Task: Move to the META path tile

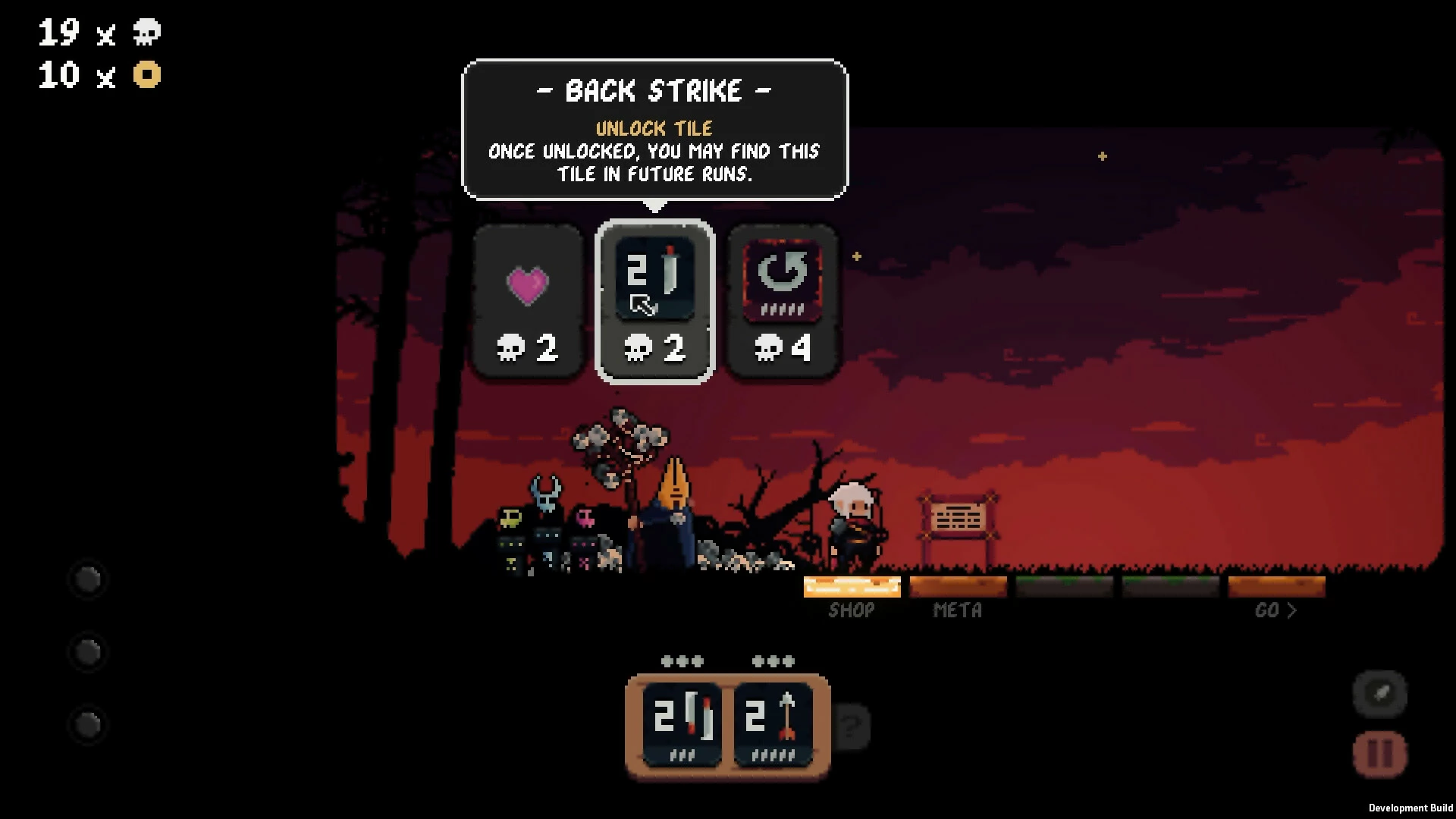Action: click(958, 587)
